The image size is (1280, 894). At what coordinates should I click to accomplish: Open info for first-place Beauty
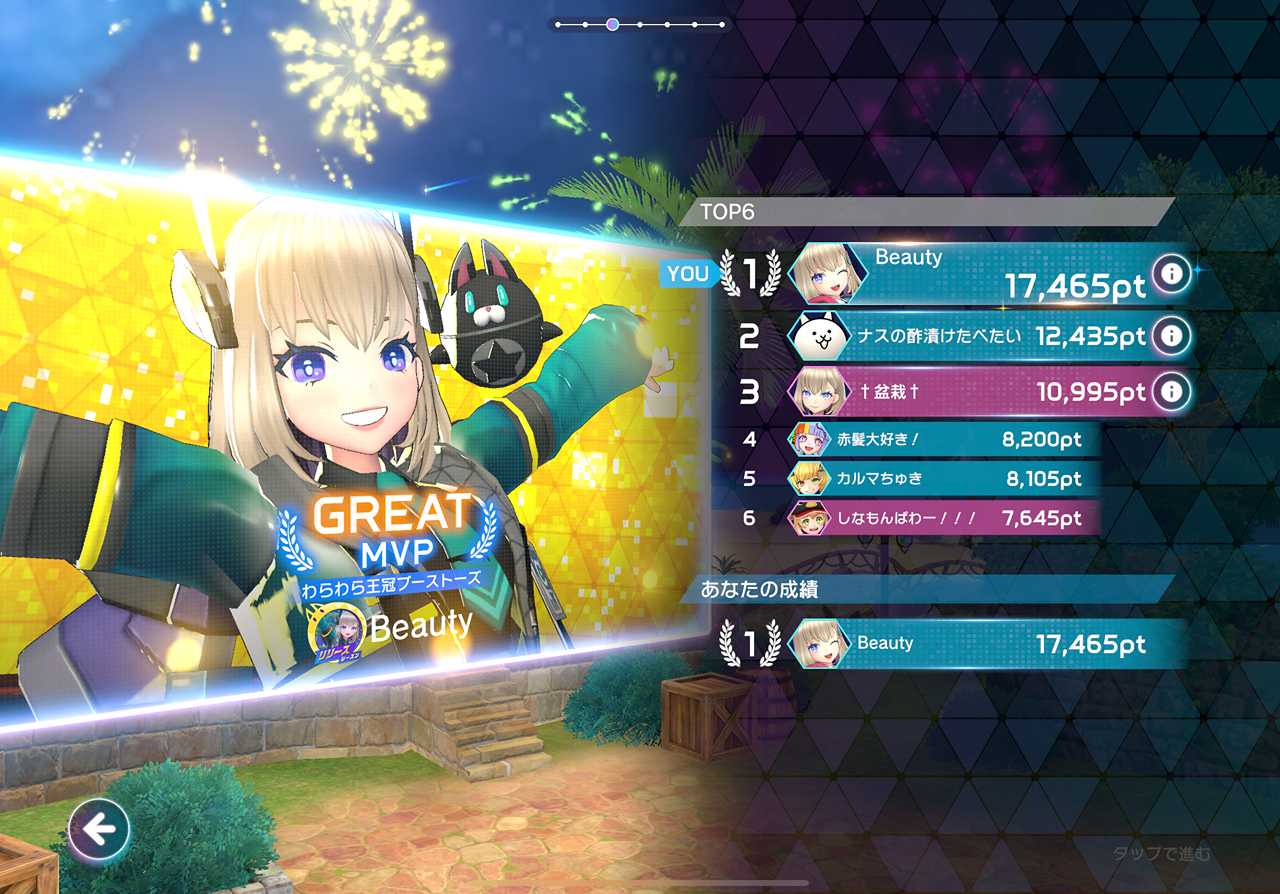(1170, 272)
